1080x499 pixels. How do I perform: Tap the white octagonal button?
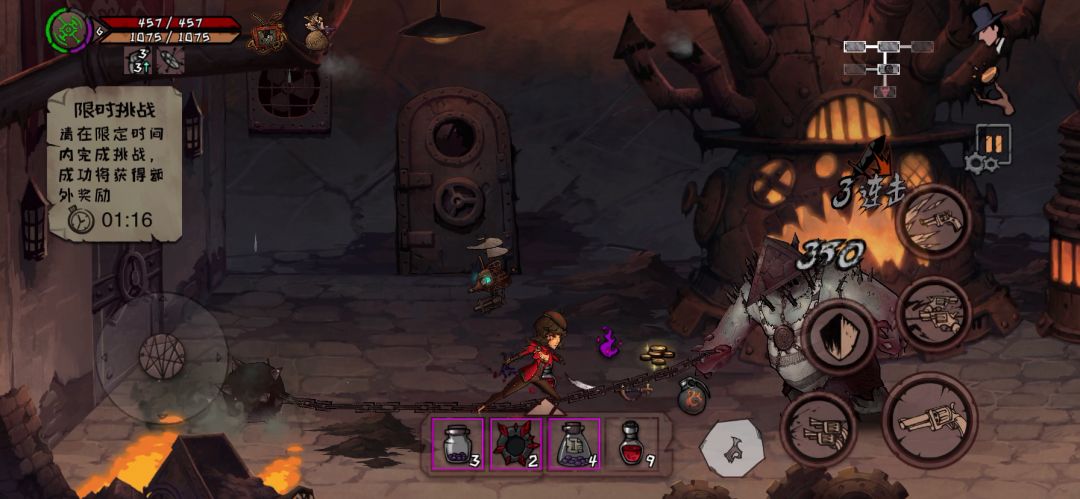(x=731, y=448)
